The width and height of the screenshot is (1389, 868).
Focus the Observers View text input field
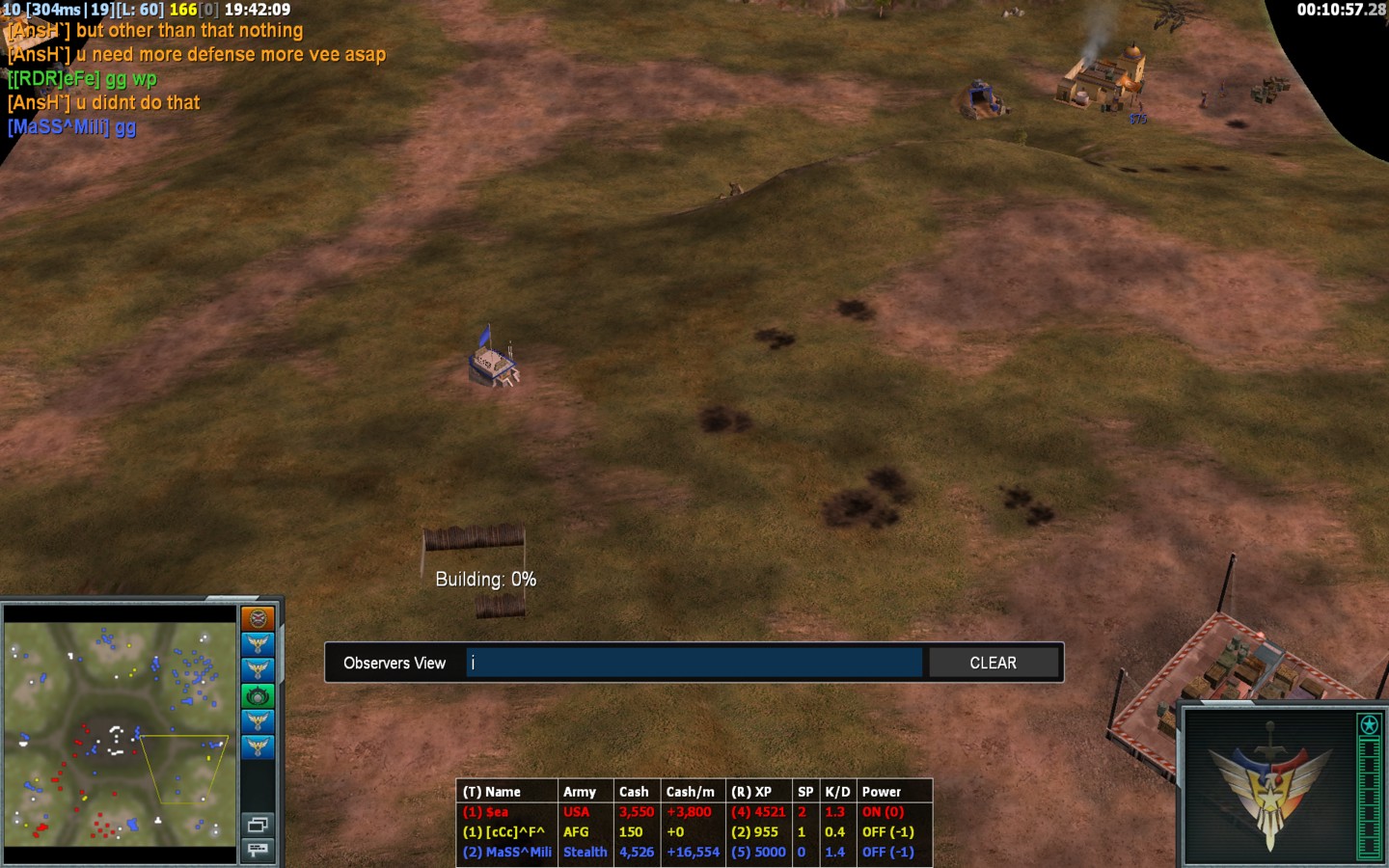coord(694,664)
